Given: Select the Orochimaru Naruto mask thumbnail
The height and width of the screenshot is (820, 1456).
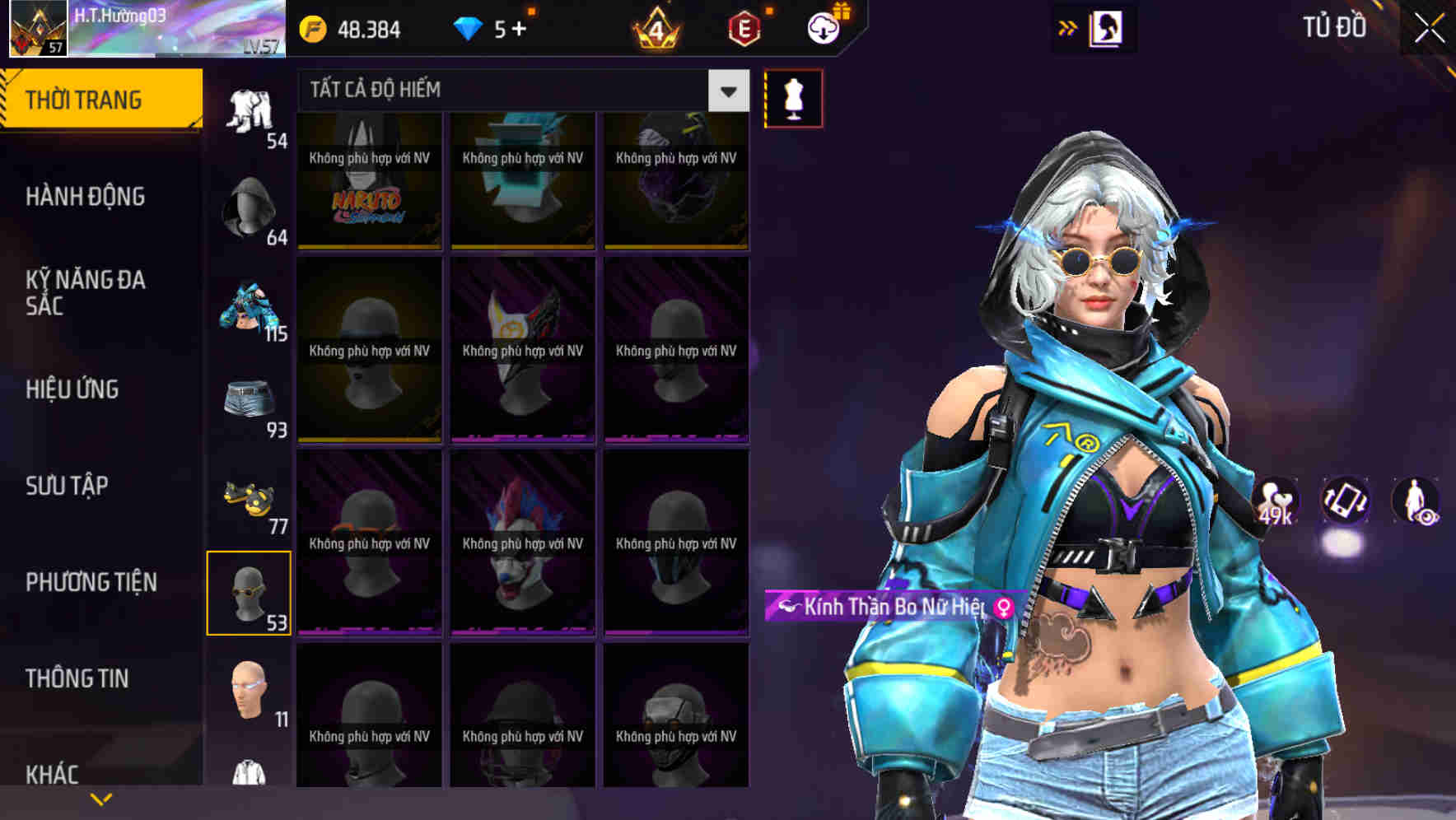Looking at the screenshot, I should (x=368, y=179).
